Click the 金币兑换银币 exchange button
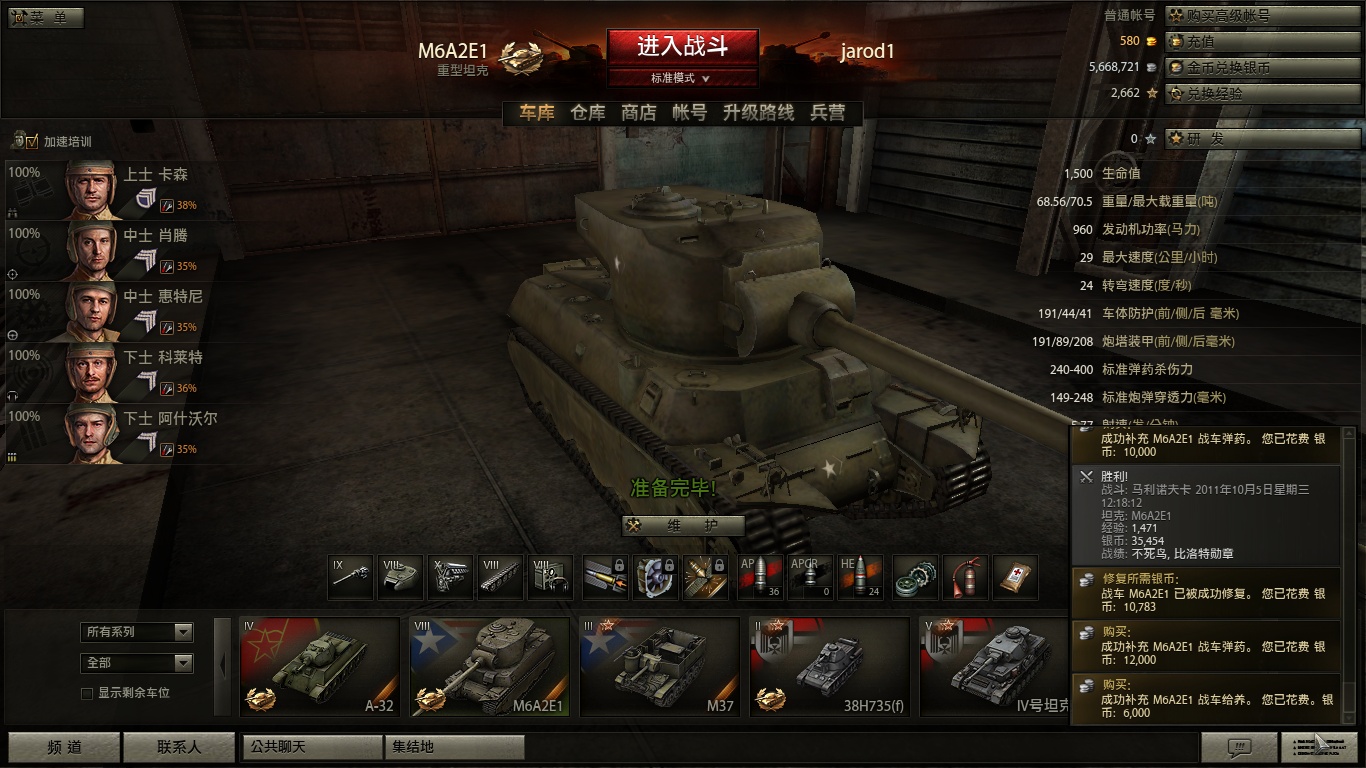 [1260, 68]
